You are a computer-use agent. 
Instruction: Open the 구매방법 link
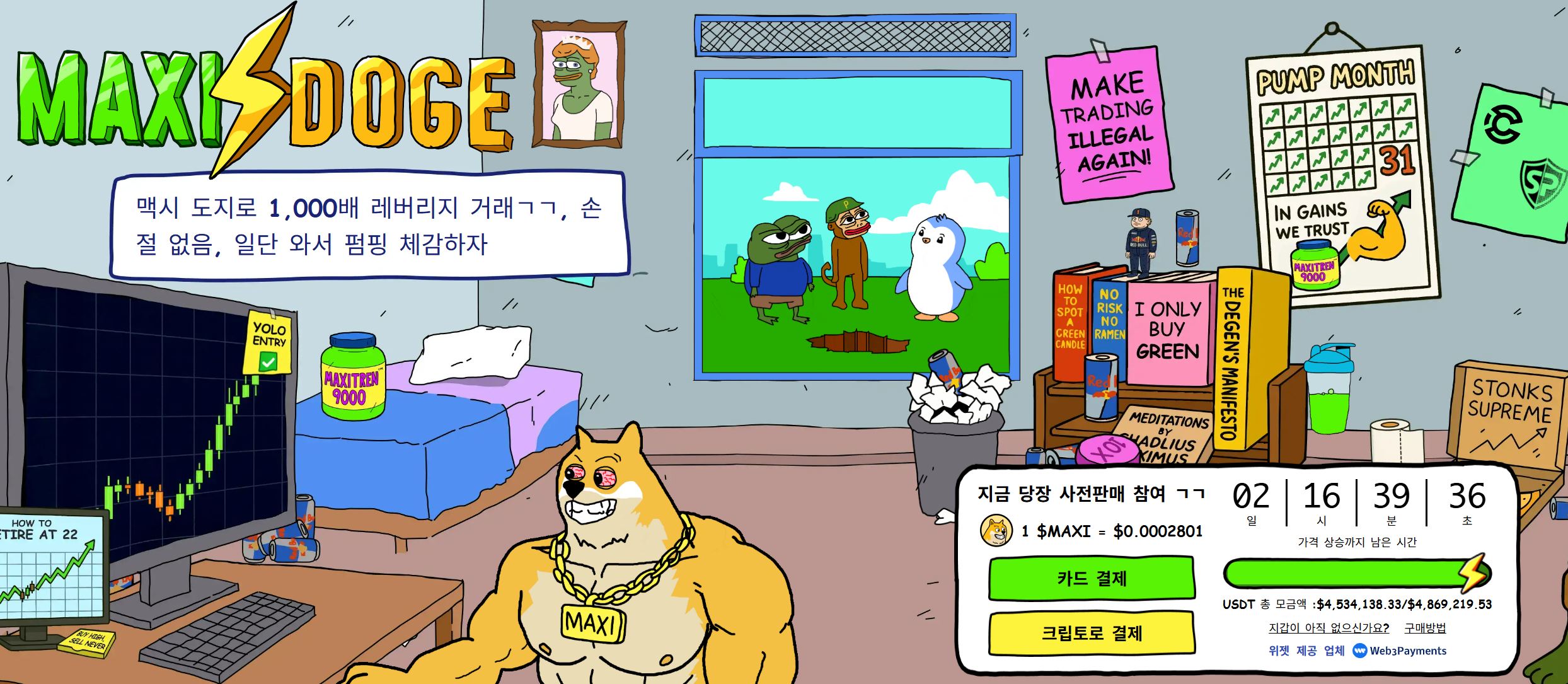click(x=1425, y=628)
